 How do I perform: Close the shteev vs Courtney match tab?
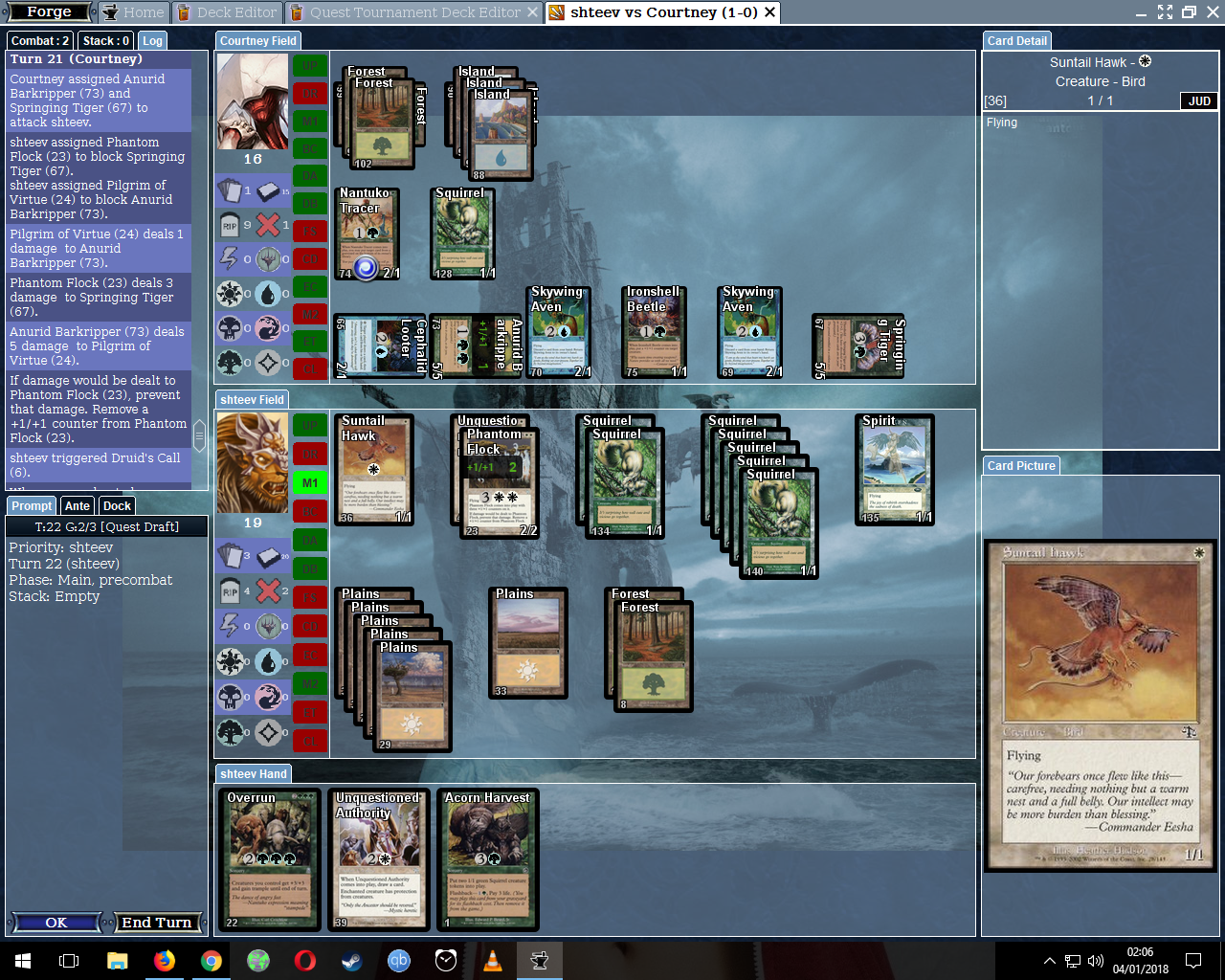coord(769,12)
